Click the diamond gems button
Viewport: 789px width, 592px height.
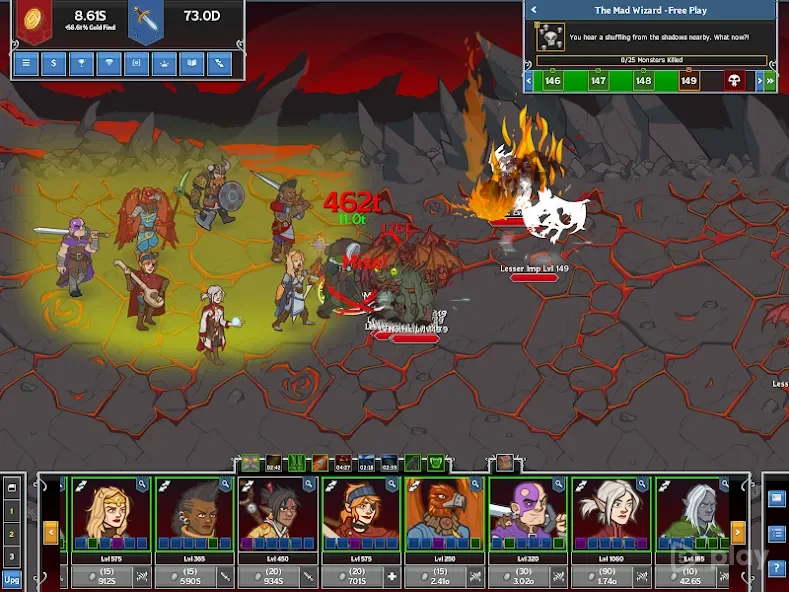tap(108, 64)
